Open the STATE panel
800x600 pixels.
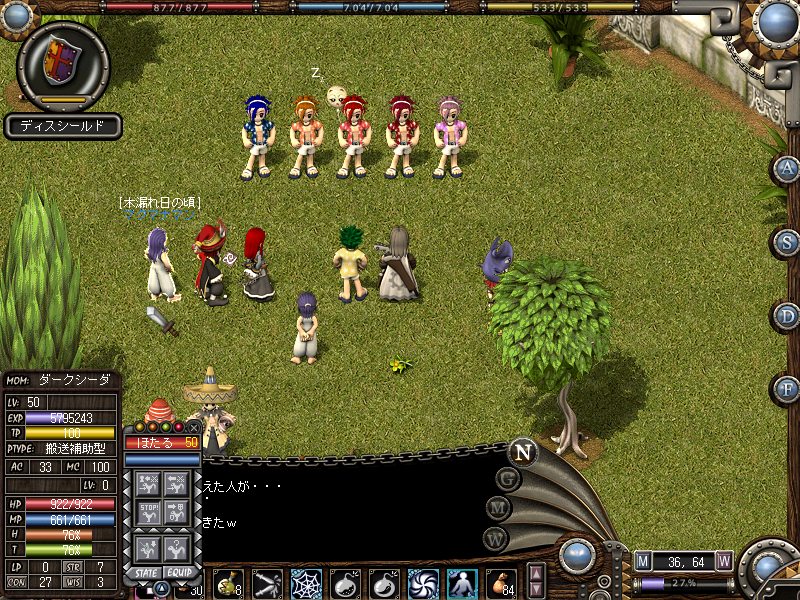point(144,572)
